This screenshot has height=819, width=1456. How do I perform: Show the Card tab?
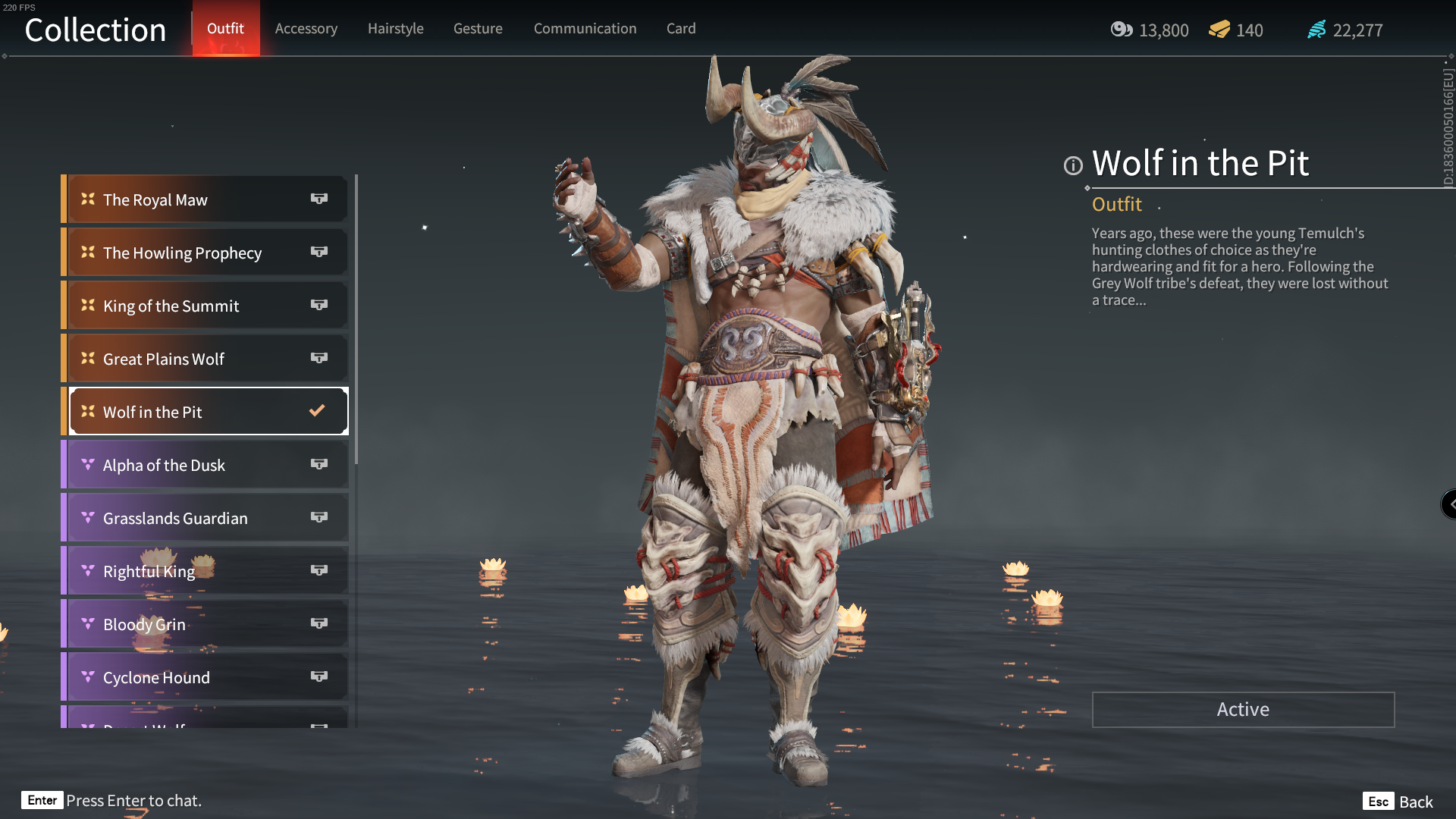681,29
